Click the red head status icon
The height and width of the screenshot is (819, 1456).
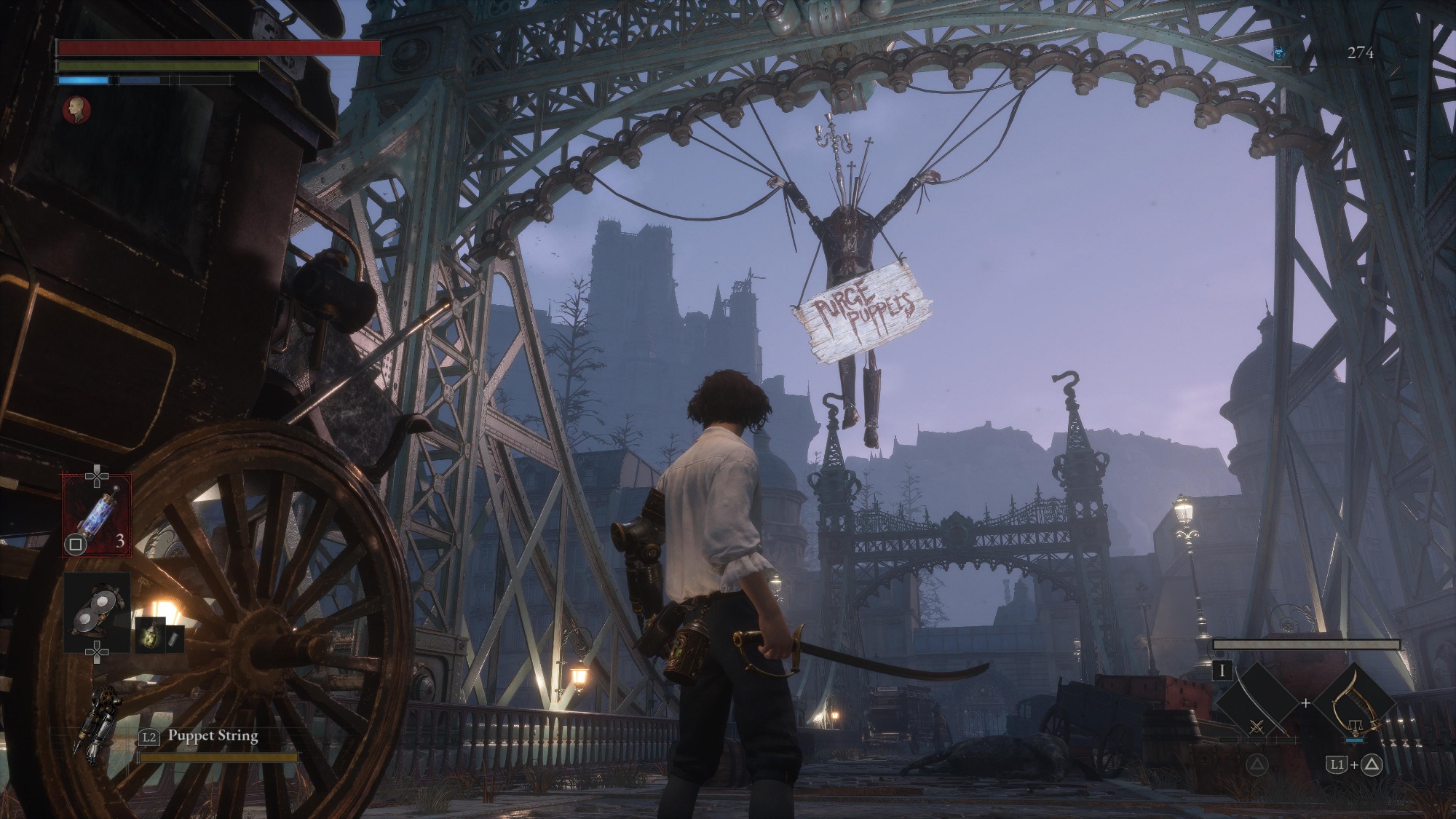76,110
